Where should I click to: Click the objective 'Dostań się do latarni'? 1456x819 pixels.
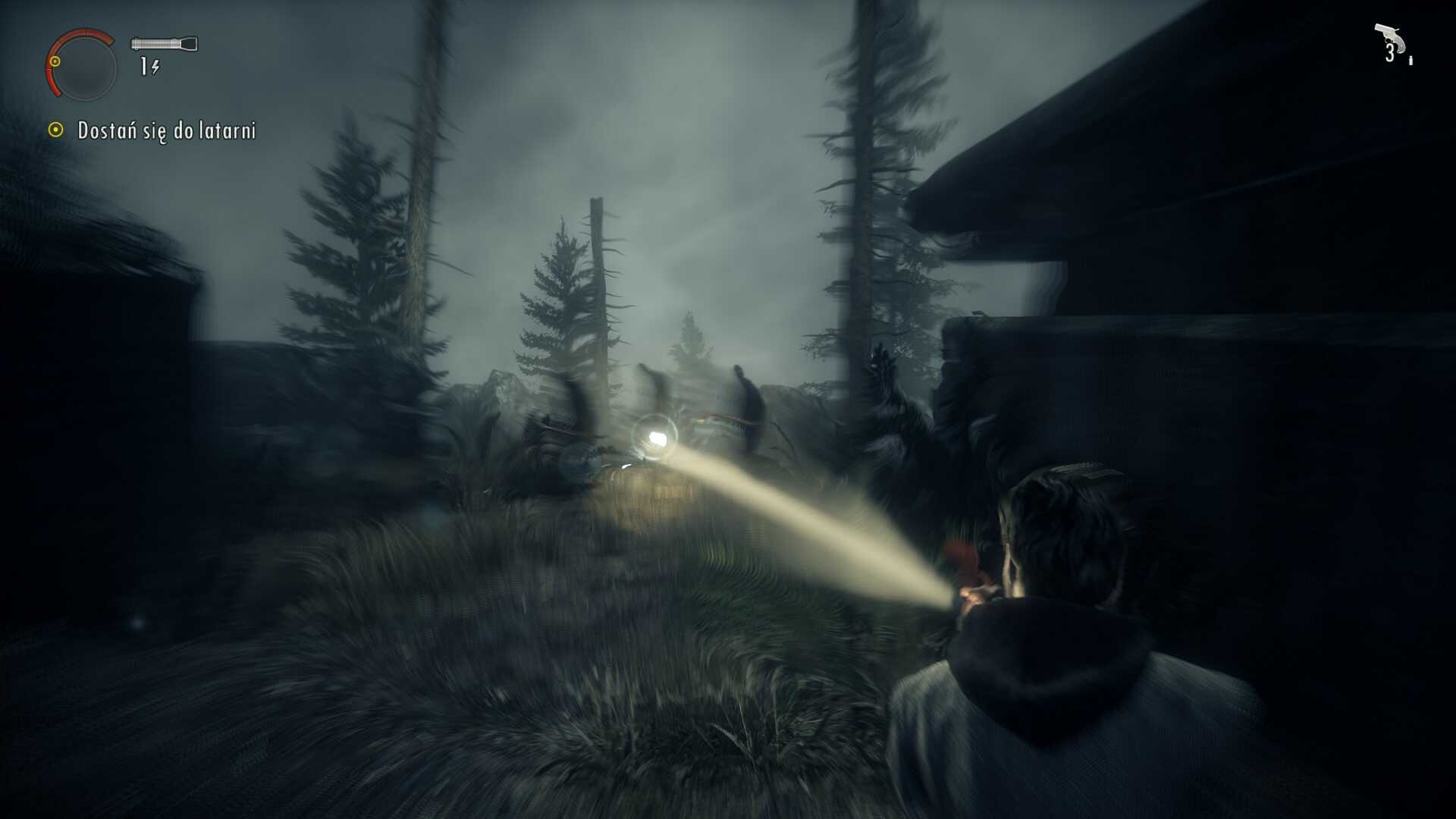pyautogui.click(x=166, y=130)
